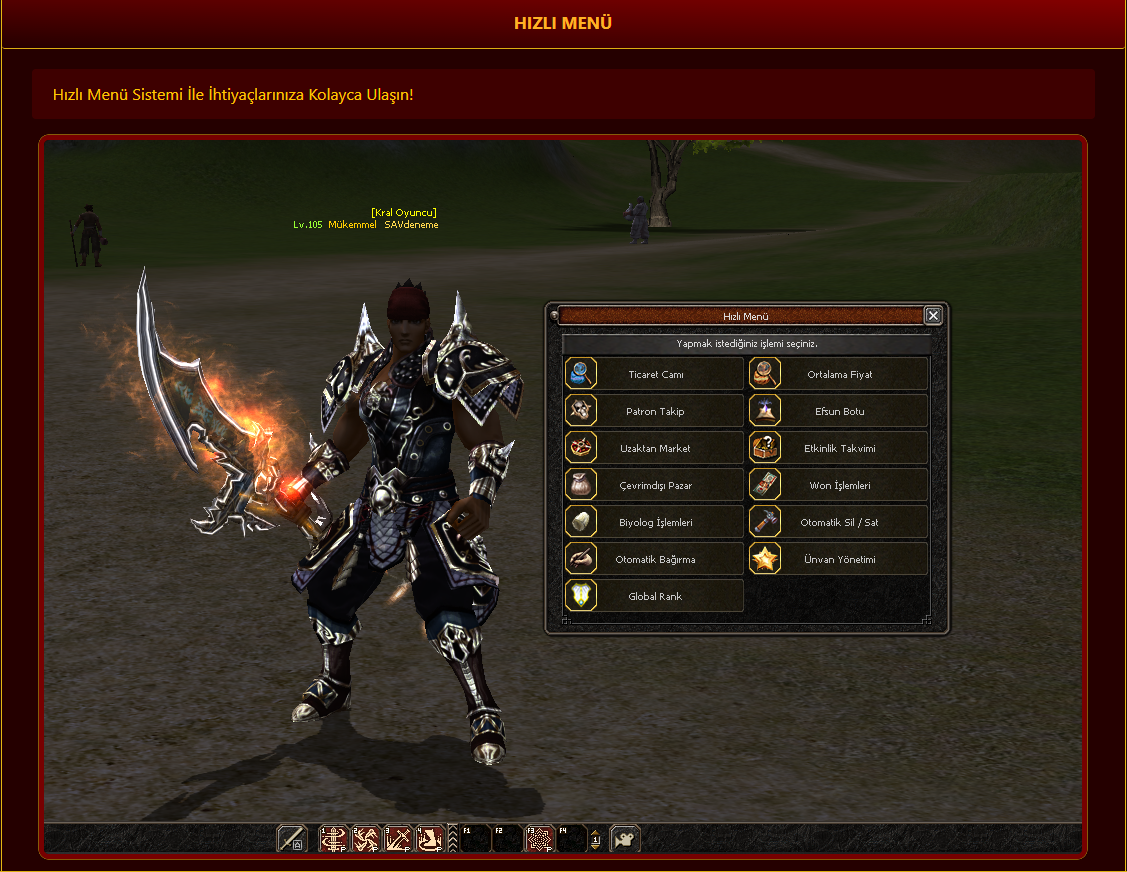
Task: Select Ünvan Yönetimi with the star icon
Action: click(x=839, y=559)
